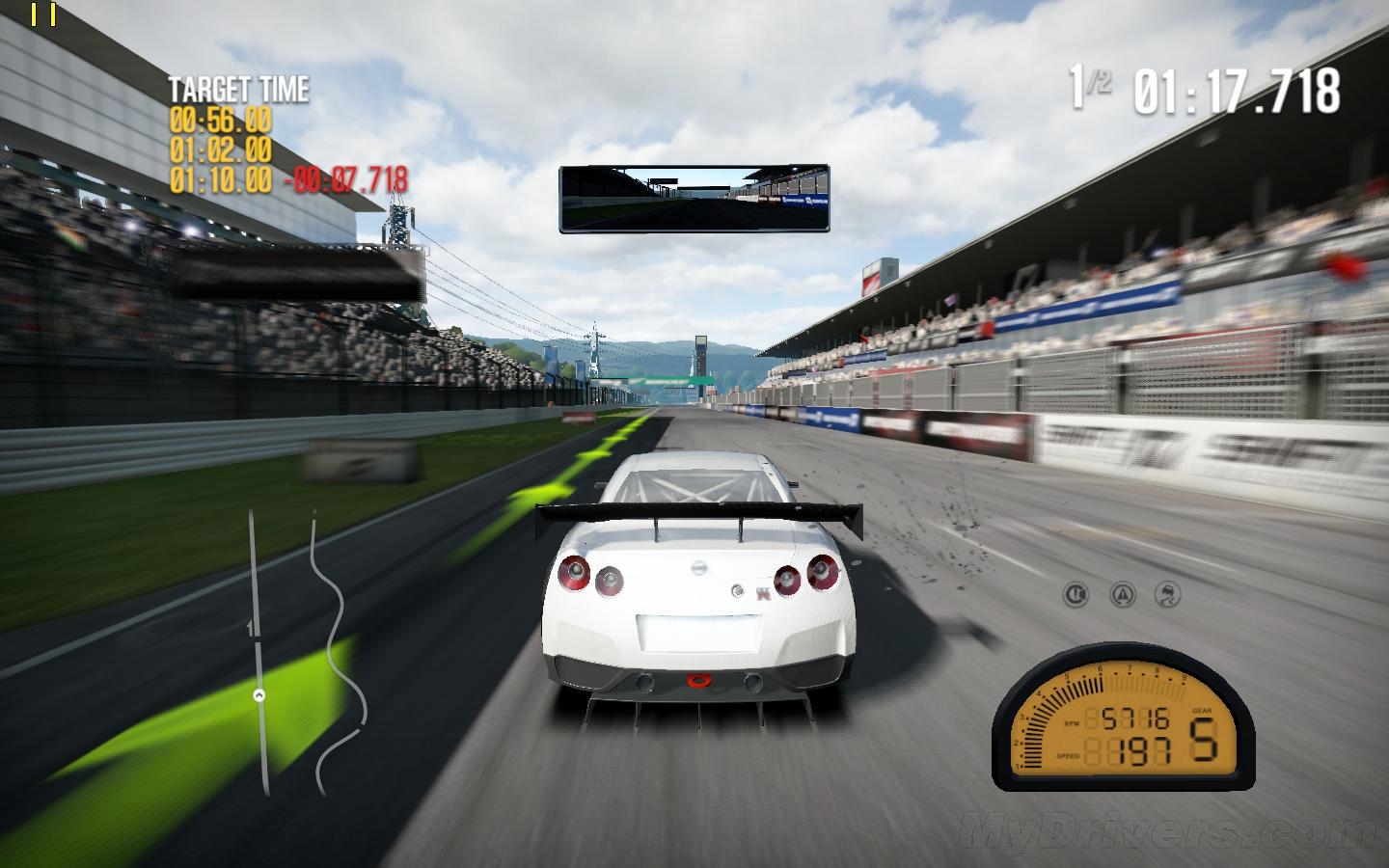The width and height of the screenshot is (1389, 868).
Task: Click the rear-view mirror display
Action: tap(694, 199)
